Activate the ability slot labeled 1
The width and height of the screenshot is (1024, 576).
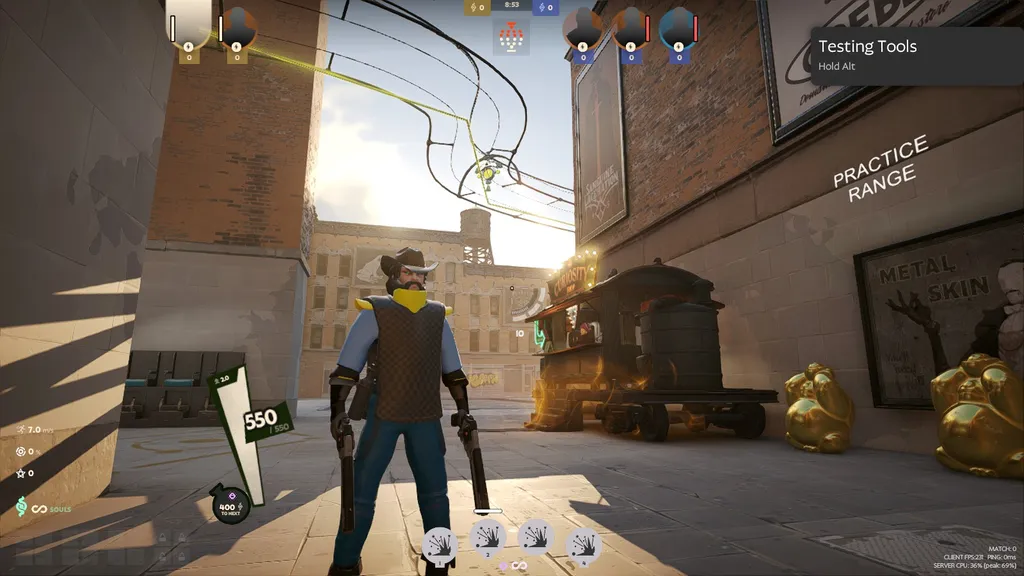439,545
